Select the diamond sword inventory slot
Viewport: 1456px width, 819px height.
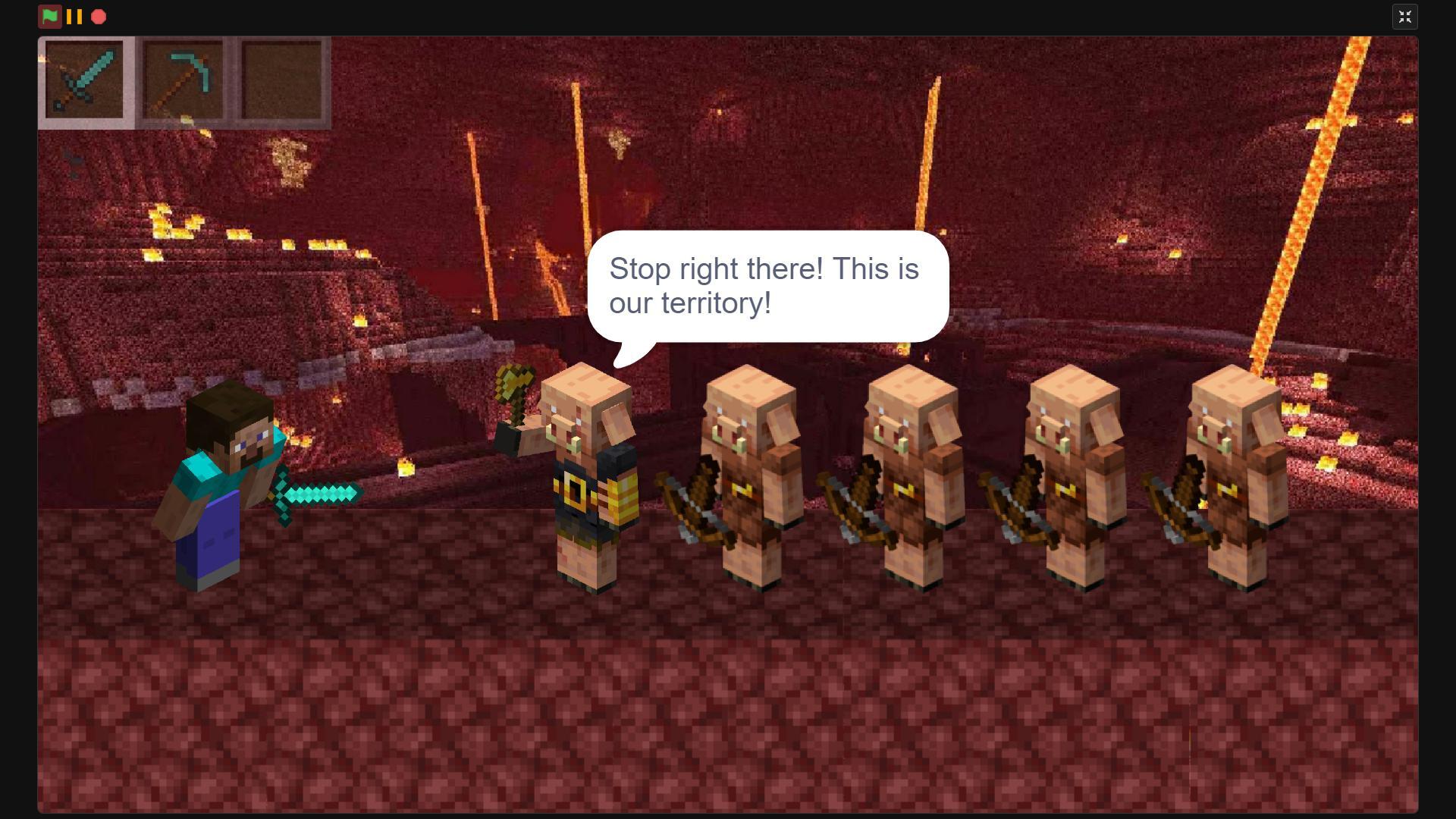(84, 81)
